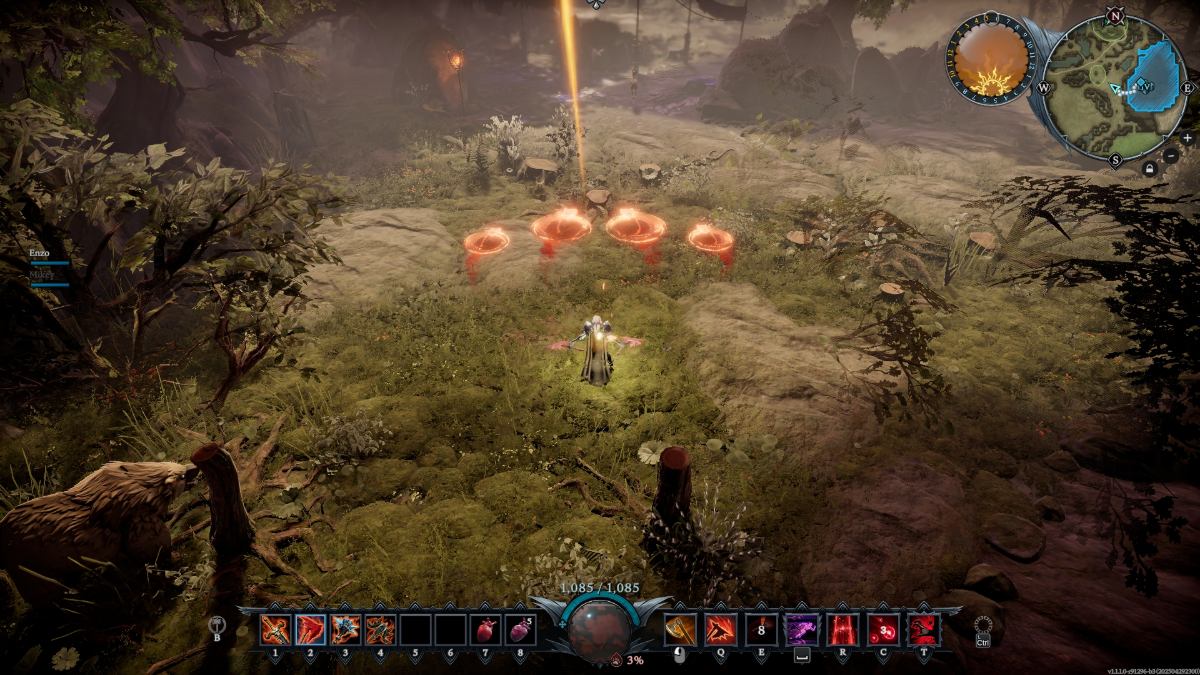Image resolution: width=1200 pixels, height=675 pixels.
Task: Use the heart stack of five
Action: tap(520, 629)
